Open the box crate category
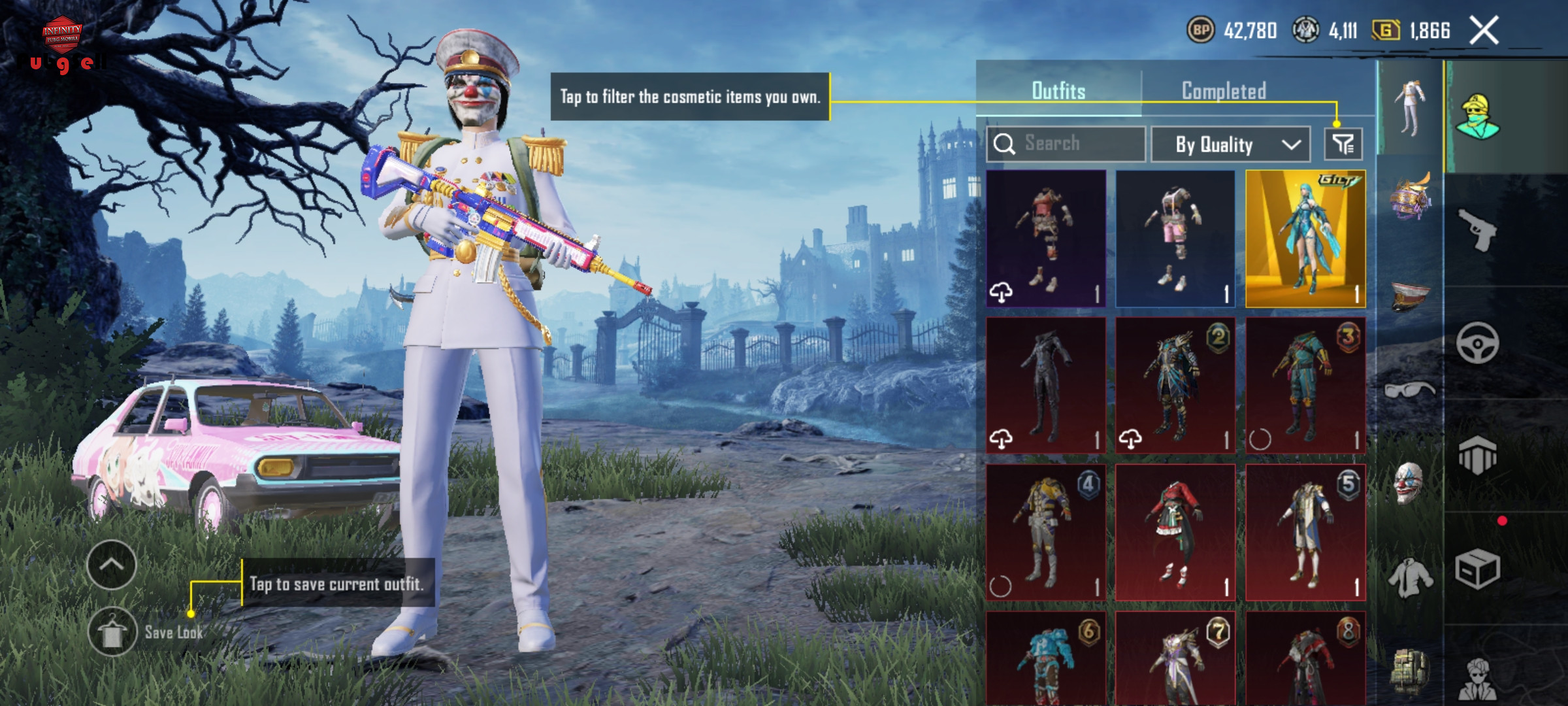Screen dimensions: 1568x706 pos(1478,569)
